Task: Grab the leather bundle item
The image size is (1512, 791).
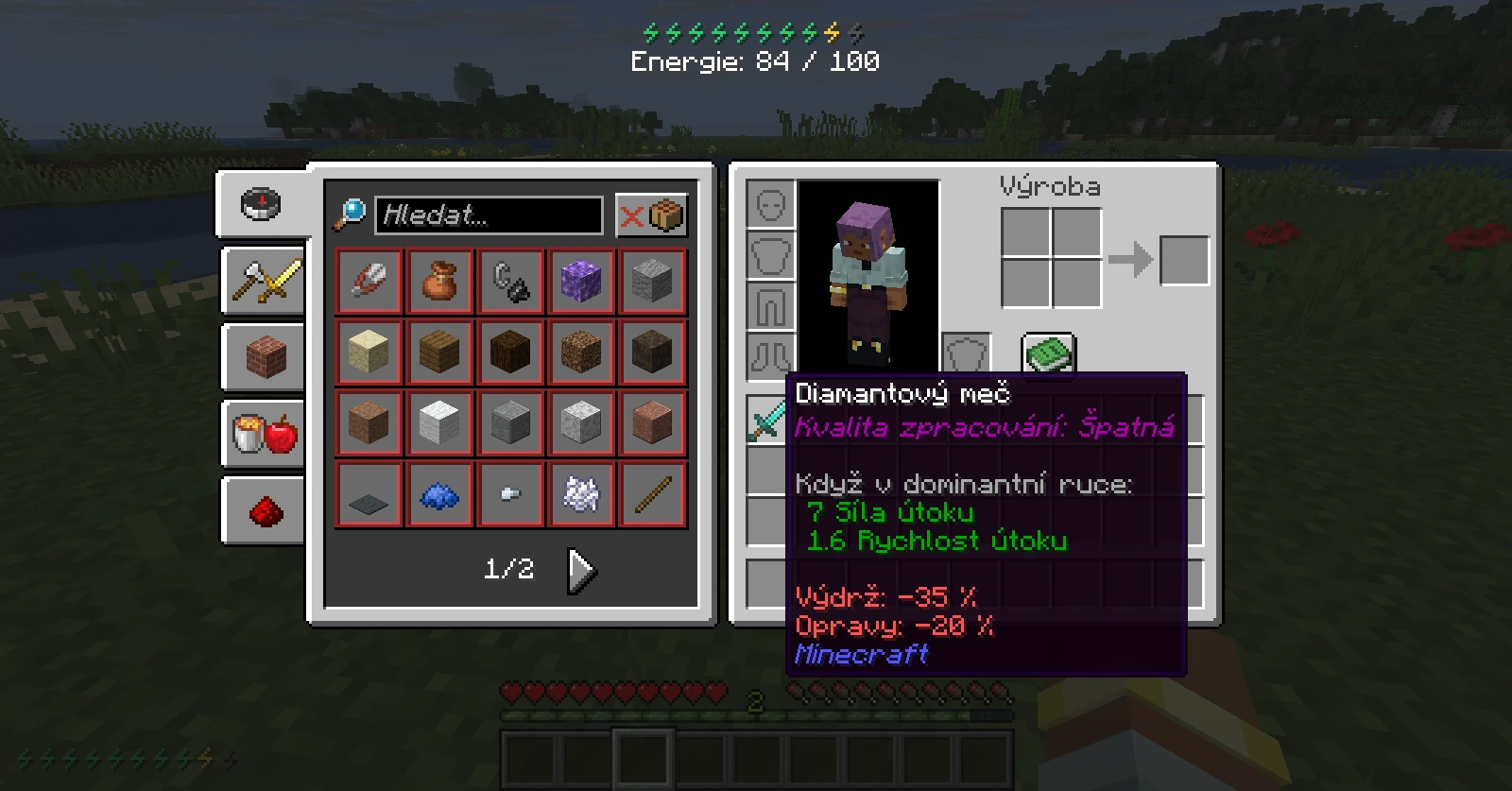Action: tap(439, 281)
